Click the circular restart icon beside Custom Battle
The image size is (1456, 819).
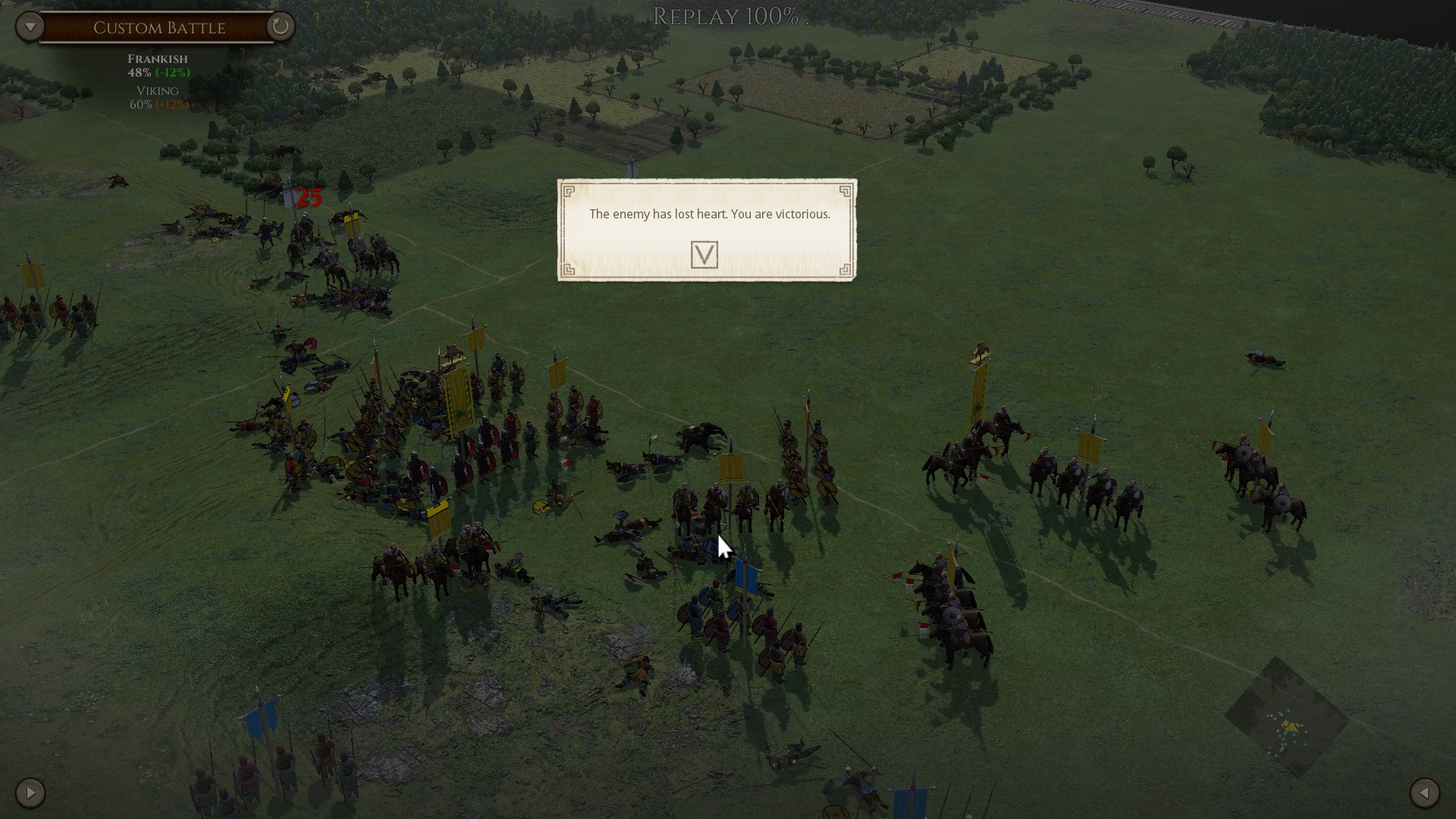(x=280, y=27)
